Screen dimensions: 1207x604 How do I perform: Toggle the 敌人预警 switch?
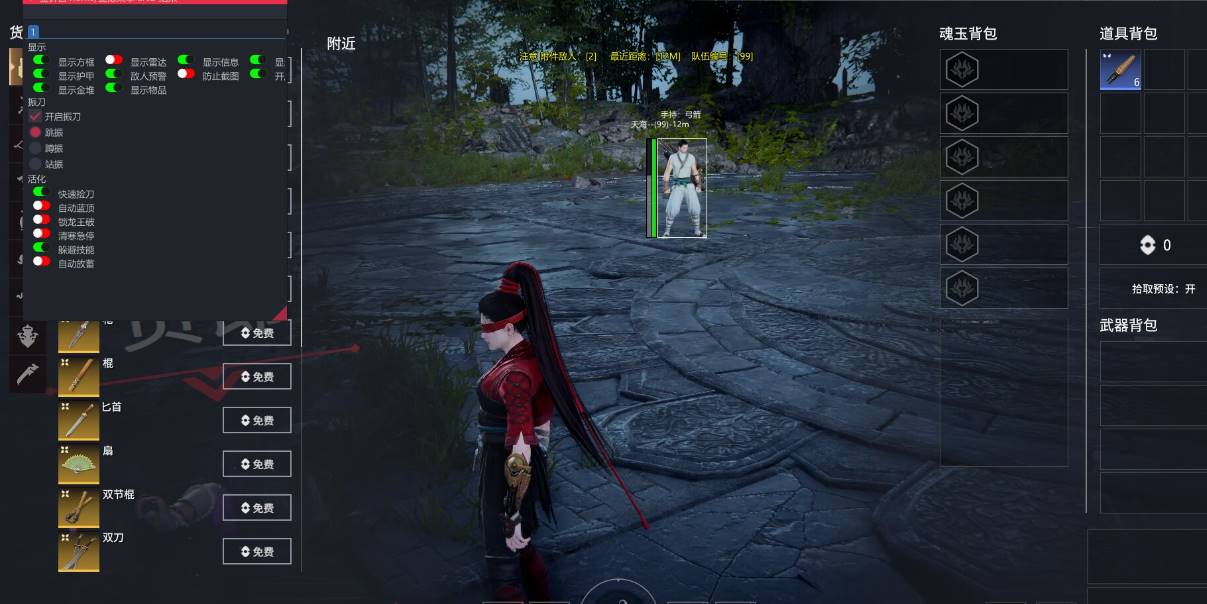[x=114, y=75]
